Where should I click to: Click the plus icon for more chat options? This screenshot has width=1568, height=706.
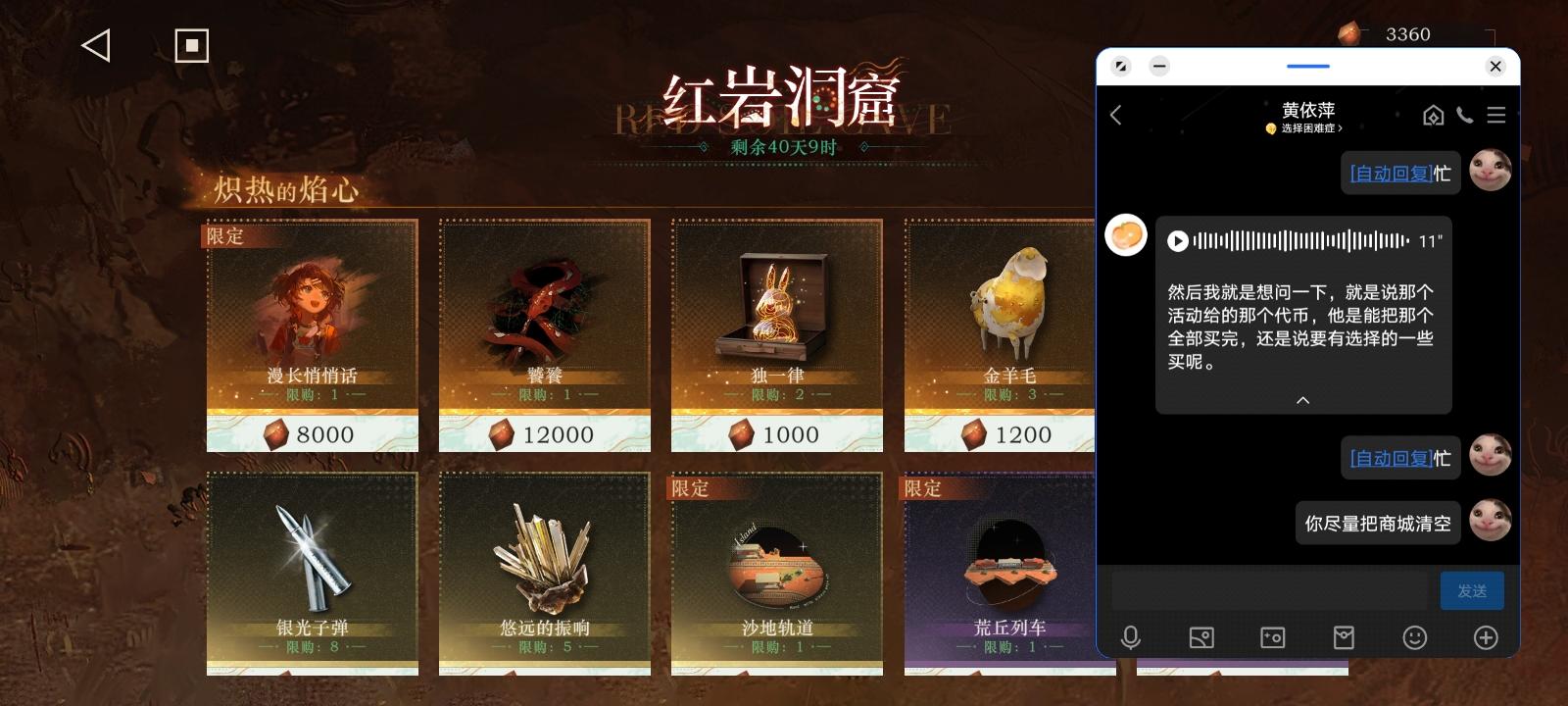[1485, 638]
